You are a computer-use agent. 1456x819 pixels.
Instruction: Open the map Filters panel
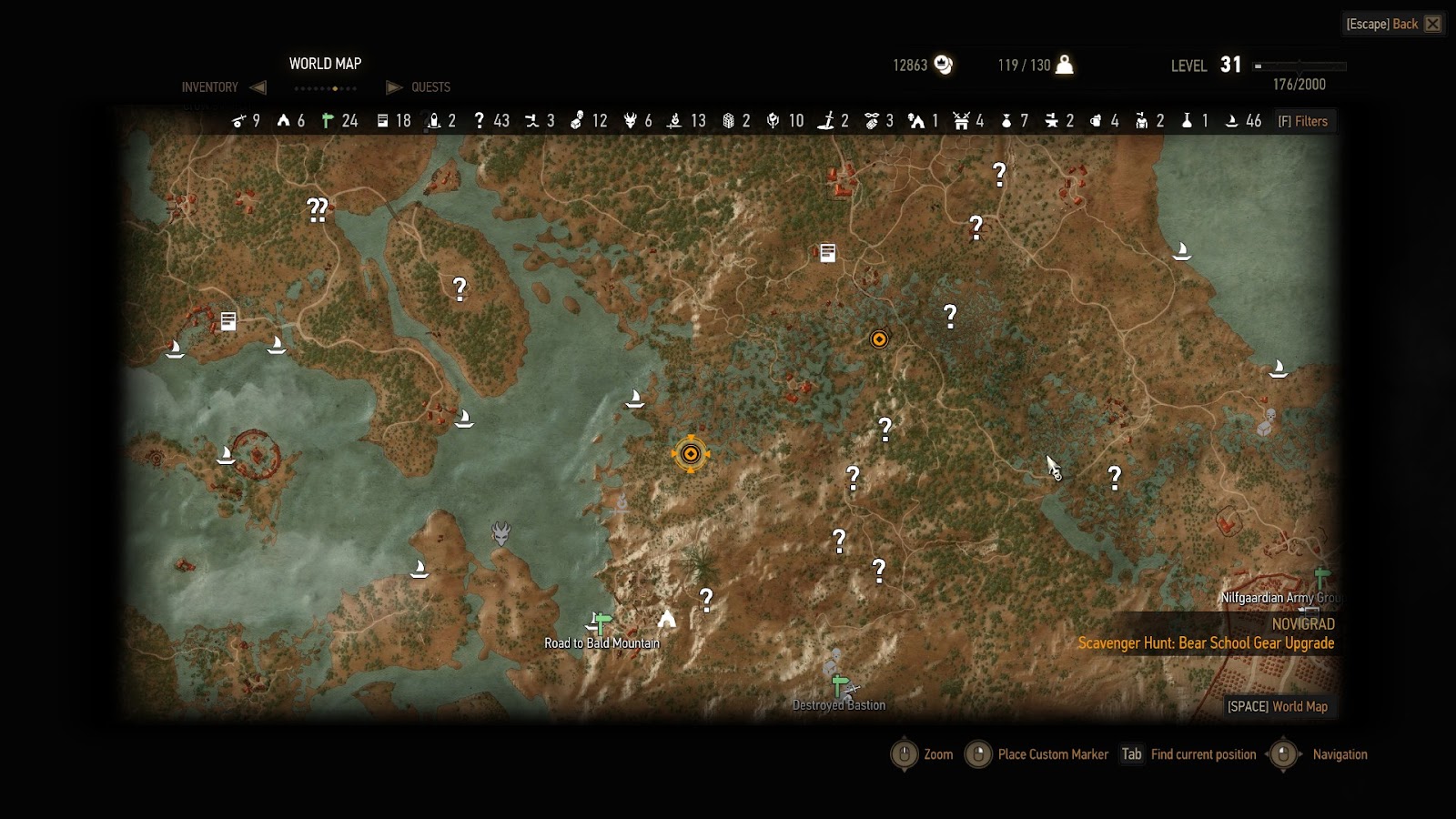1303,121
